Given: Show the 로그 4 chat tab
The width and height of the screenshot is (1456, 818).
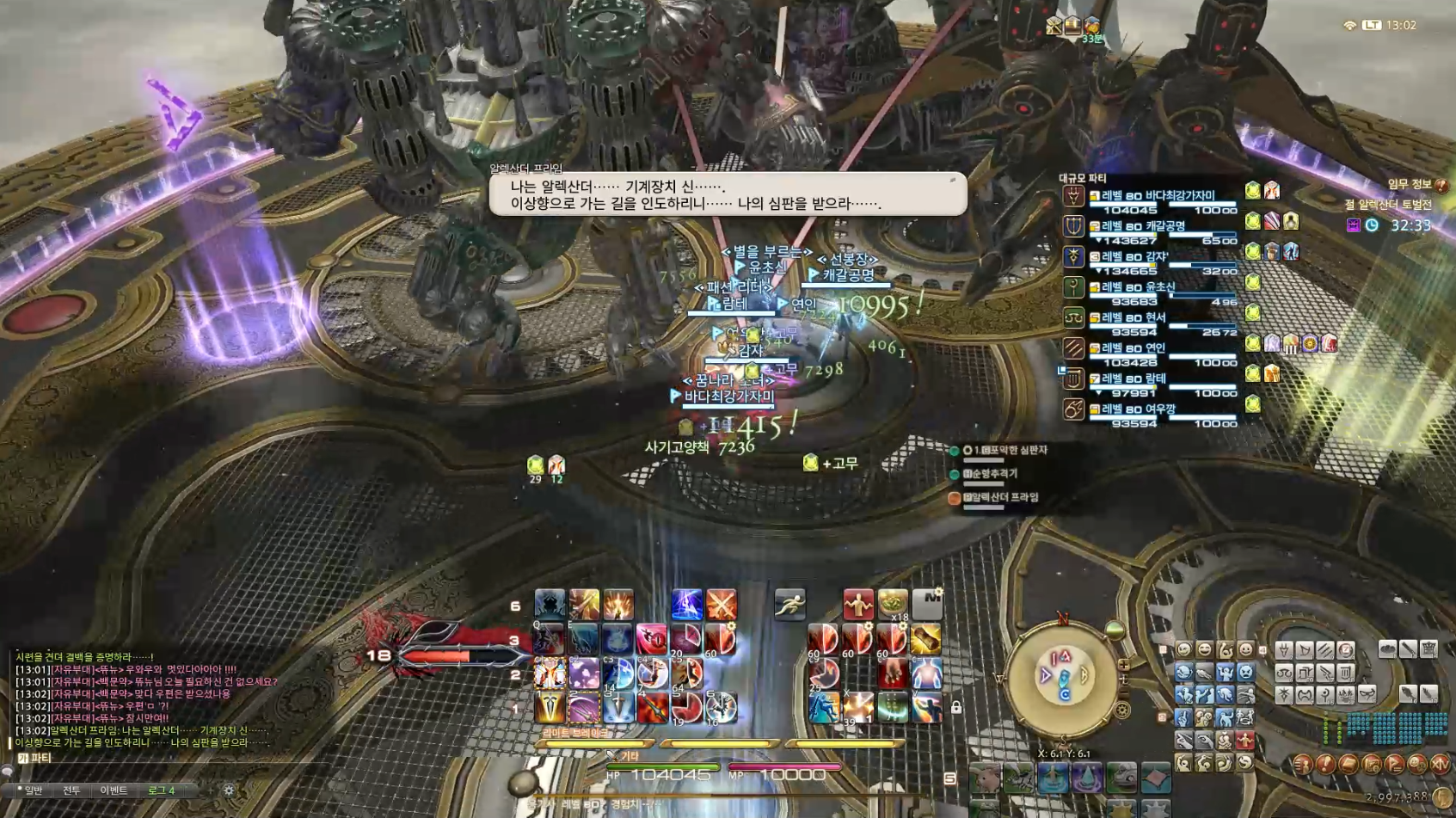Looking at the screenshot, I should [x=161, y=790].
